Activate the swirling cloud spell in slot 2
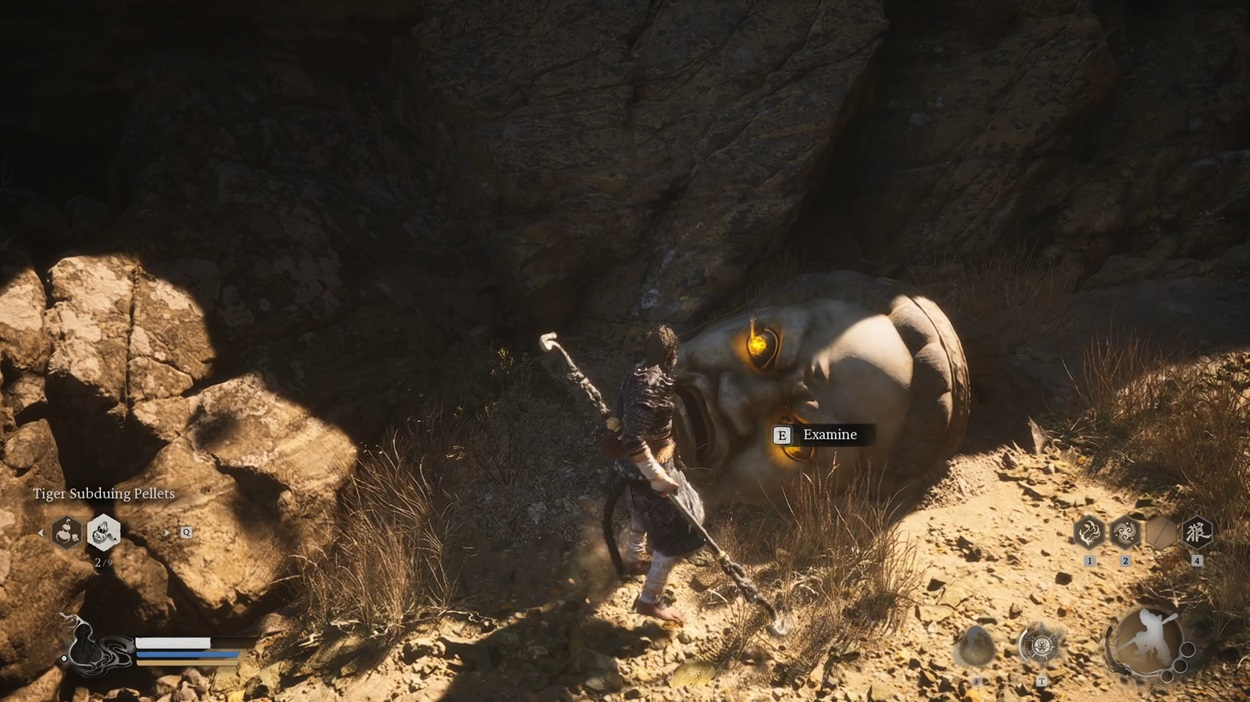 pyautogui.click(x=1125, y=532)
